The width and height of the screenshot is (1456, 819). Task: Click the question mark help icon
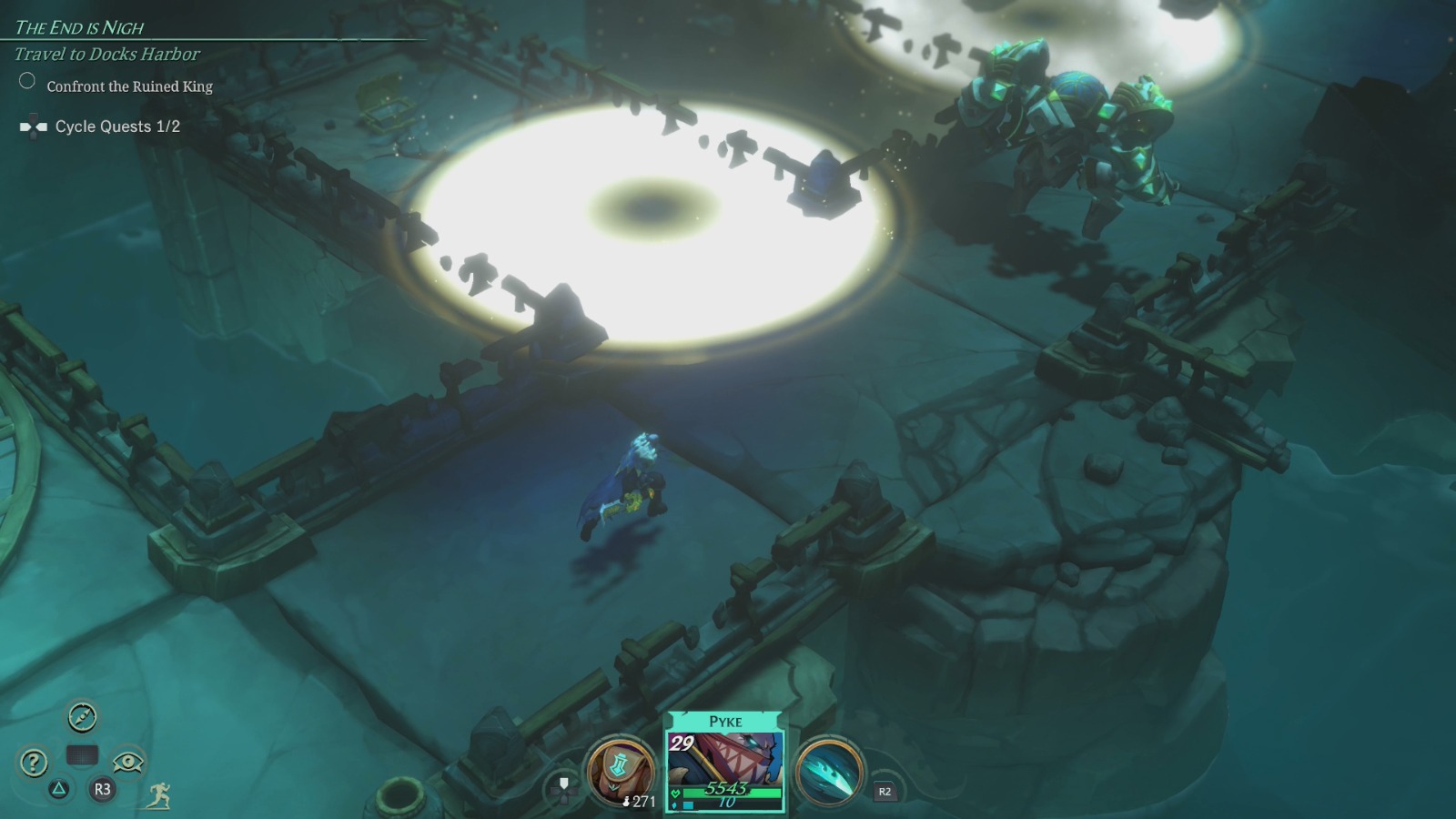pos(33,763)
